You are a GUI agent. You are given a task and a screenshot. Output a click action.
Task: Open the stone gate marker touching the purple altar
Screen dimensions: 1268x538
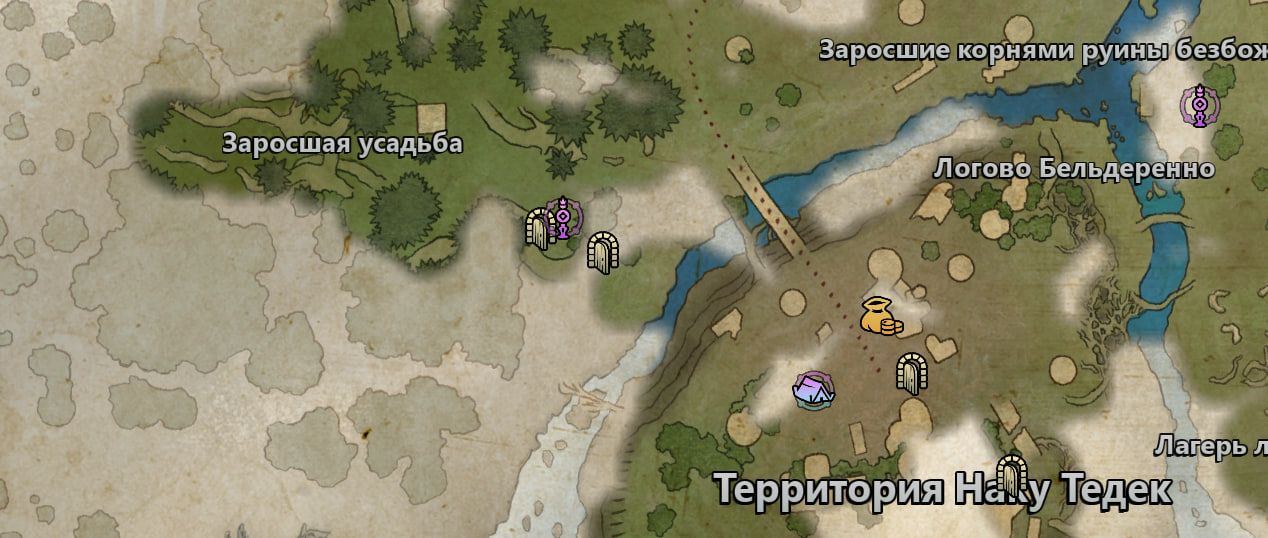540,228
